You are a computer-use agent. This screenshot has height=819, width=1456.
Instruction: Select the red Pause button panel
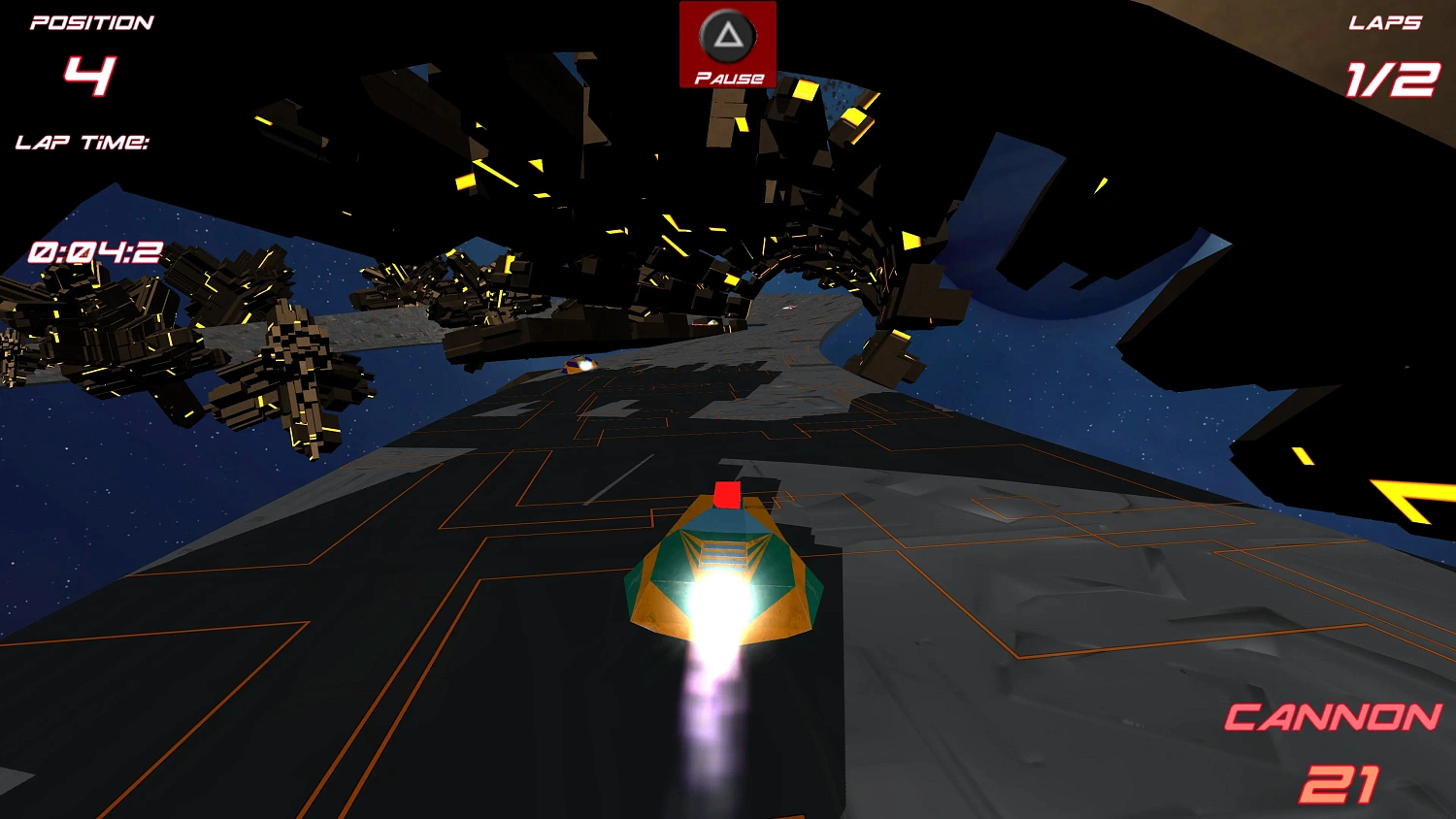tap(726, 45)
